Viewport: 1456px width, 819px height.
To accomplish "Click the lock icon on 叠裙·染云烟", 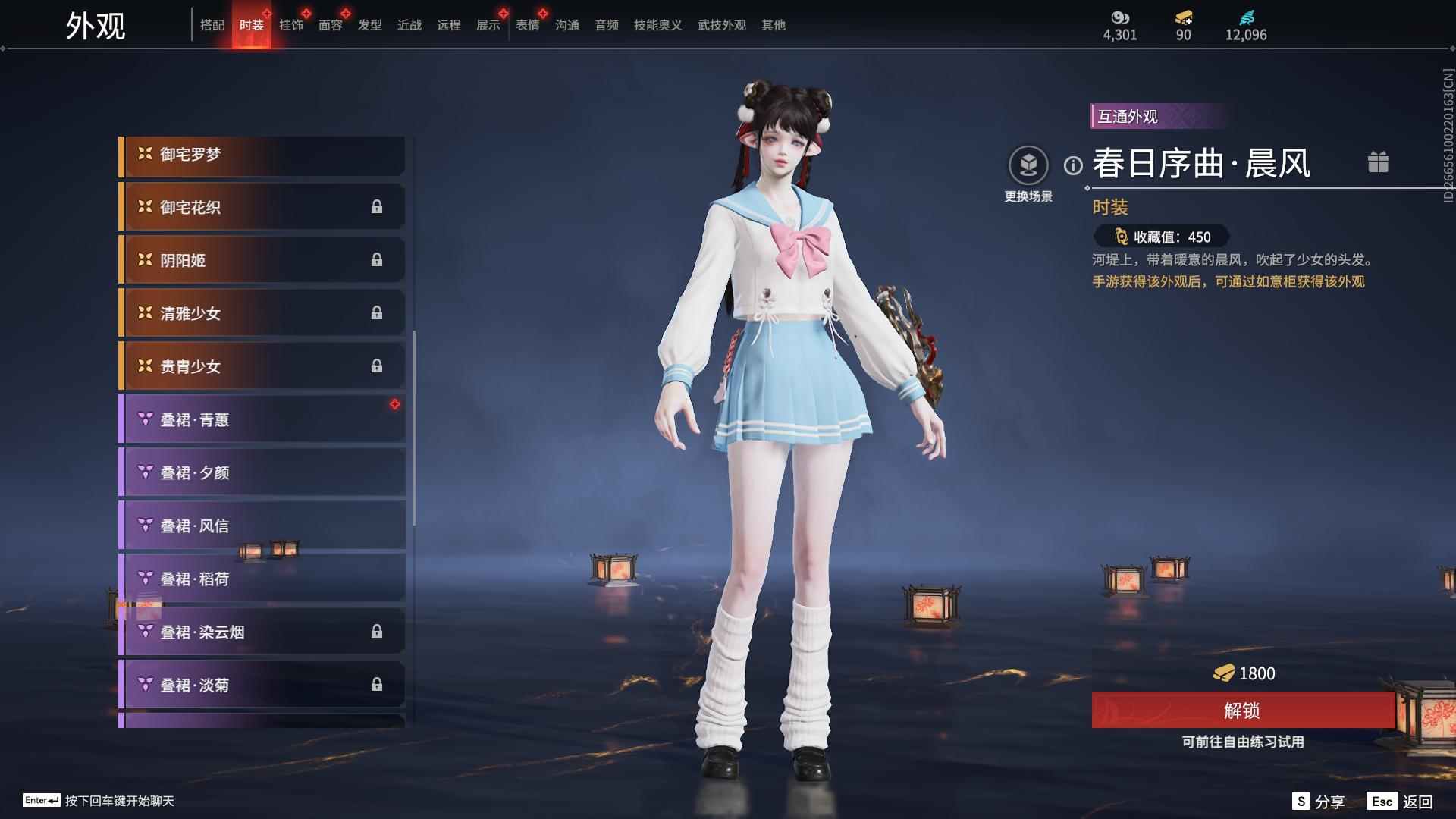I will (378, 632).
